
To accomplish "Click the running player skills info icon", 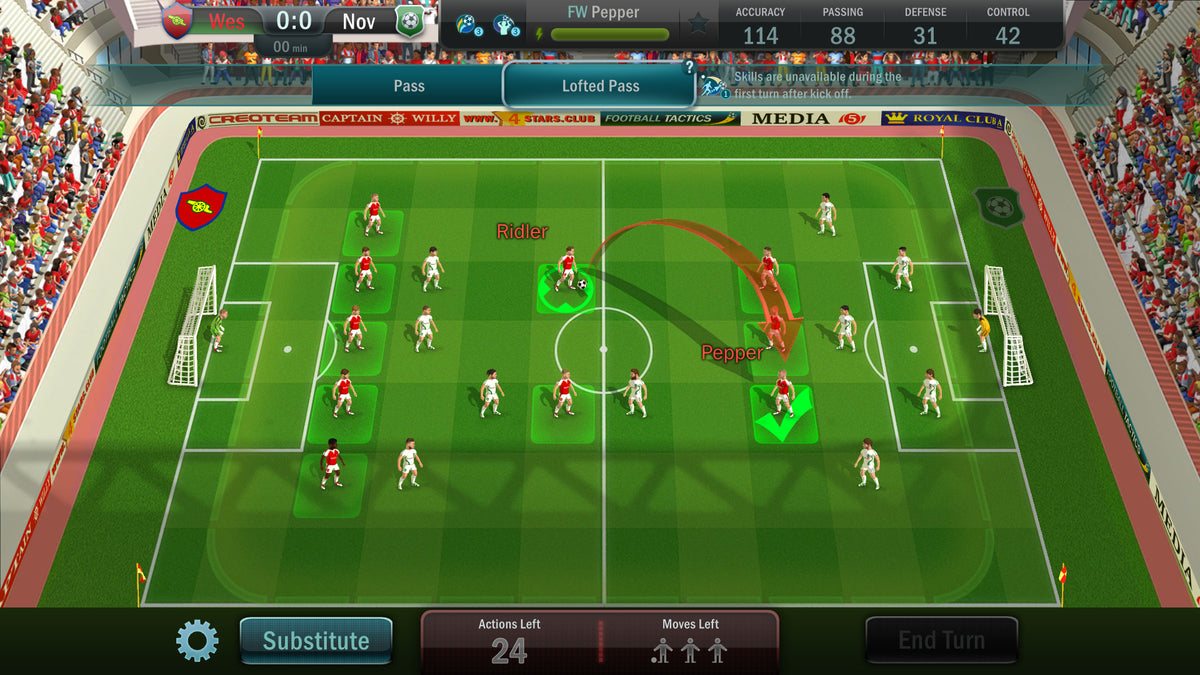I will (x=716, y=85).
